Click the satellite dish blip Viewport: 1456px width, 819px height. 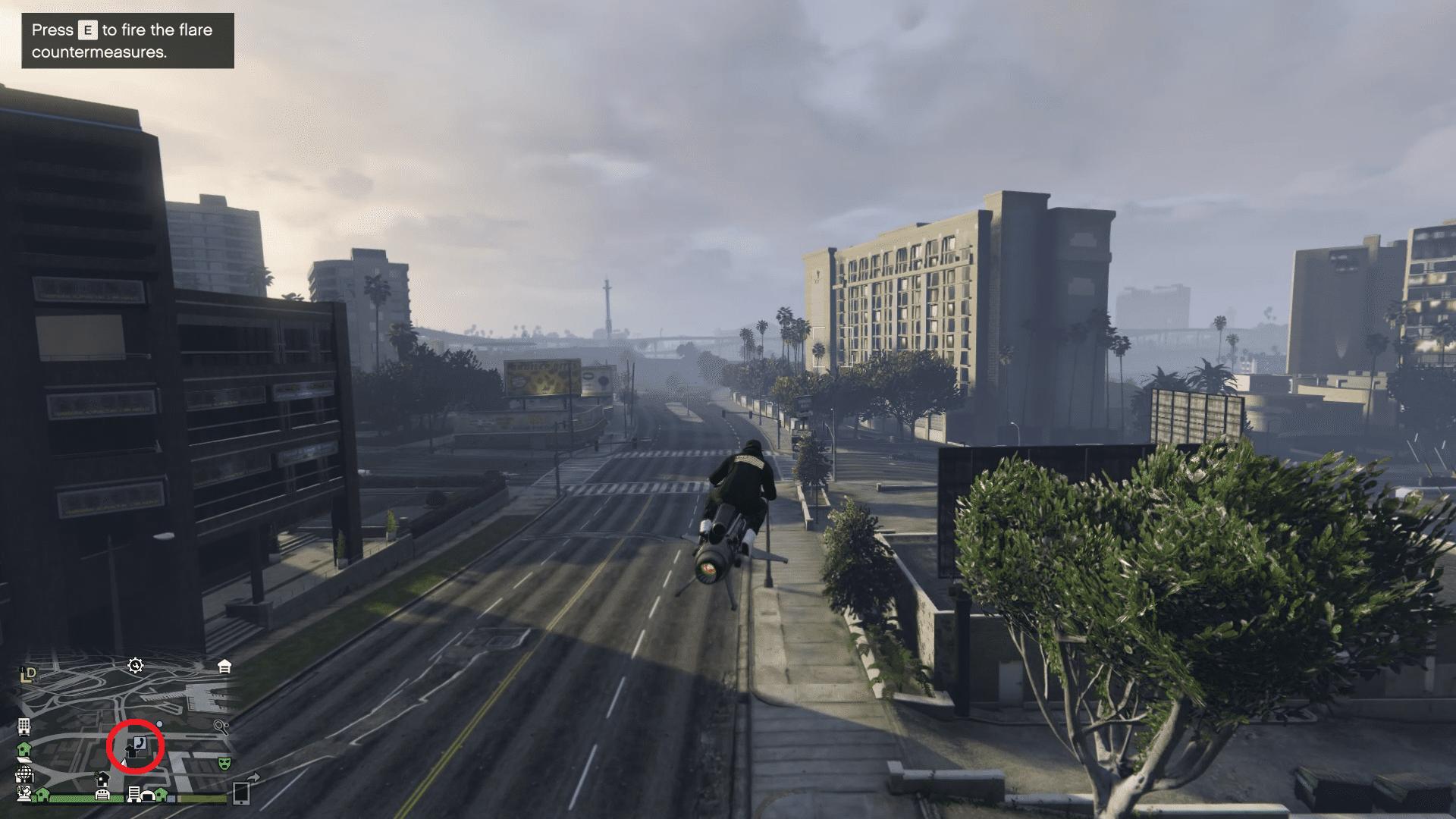24,793
